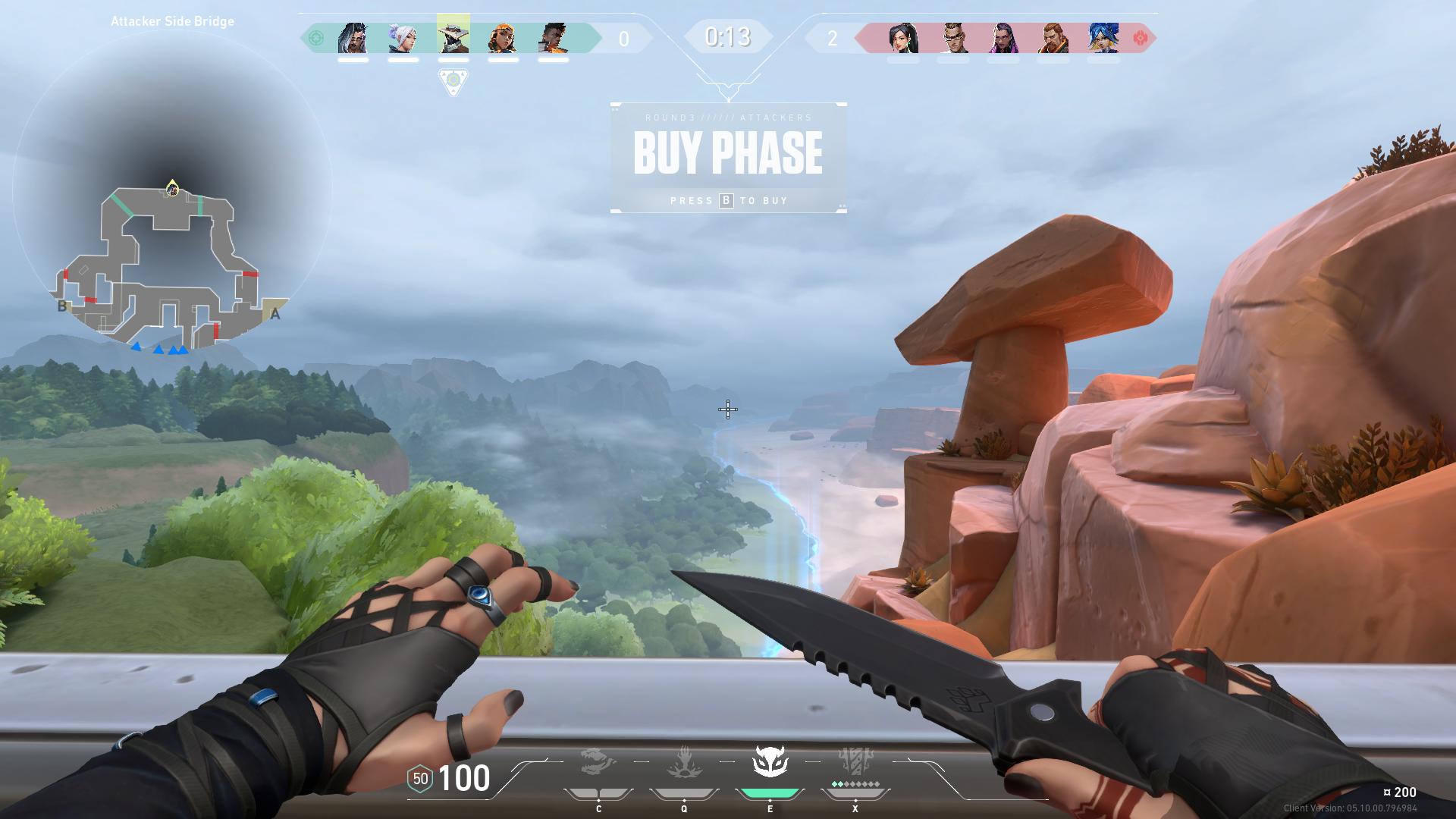This screenshot has width=1456, height=819.
Task: Activate the Nightfall ultimate ability icon
Action: [855, 763]
